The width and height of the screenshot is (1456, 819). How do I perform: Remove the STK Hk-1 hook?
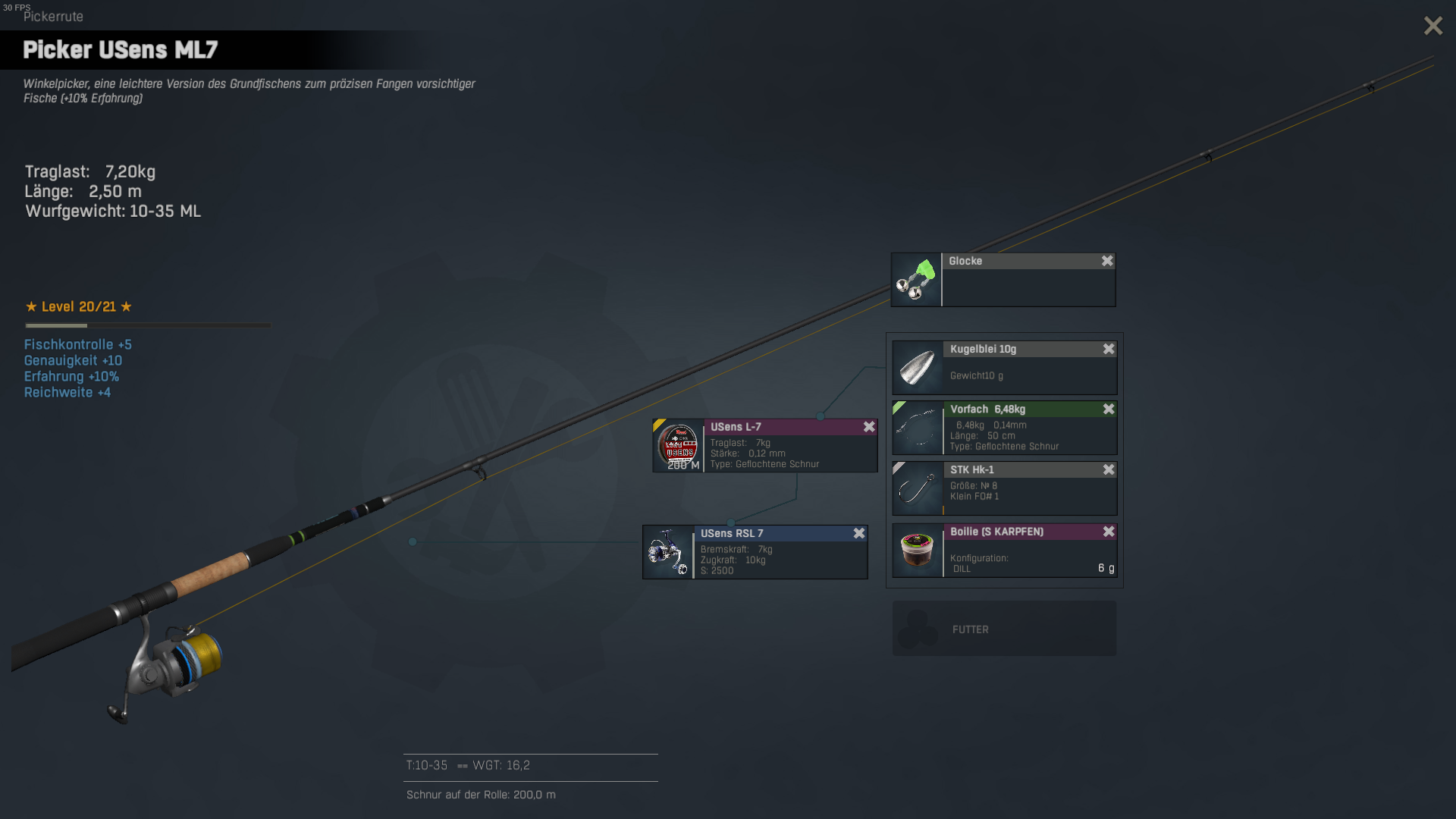click(1109, 470)
